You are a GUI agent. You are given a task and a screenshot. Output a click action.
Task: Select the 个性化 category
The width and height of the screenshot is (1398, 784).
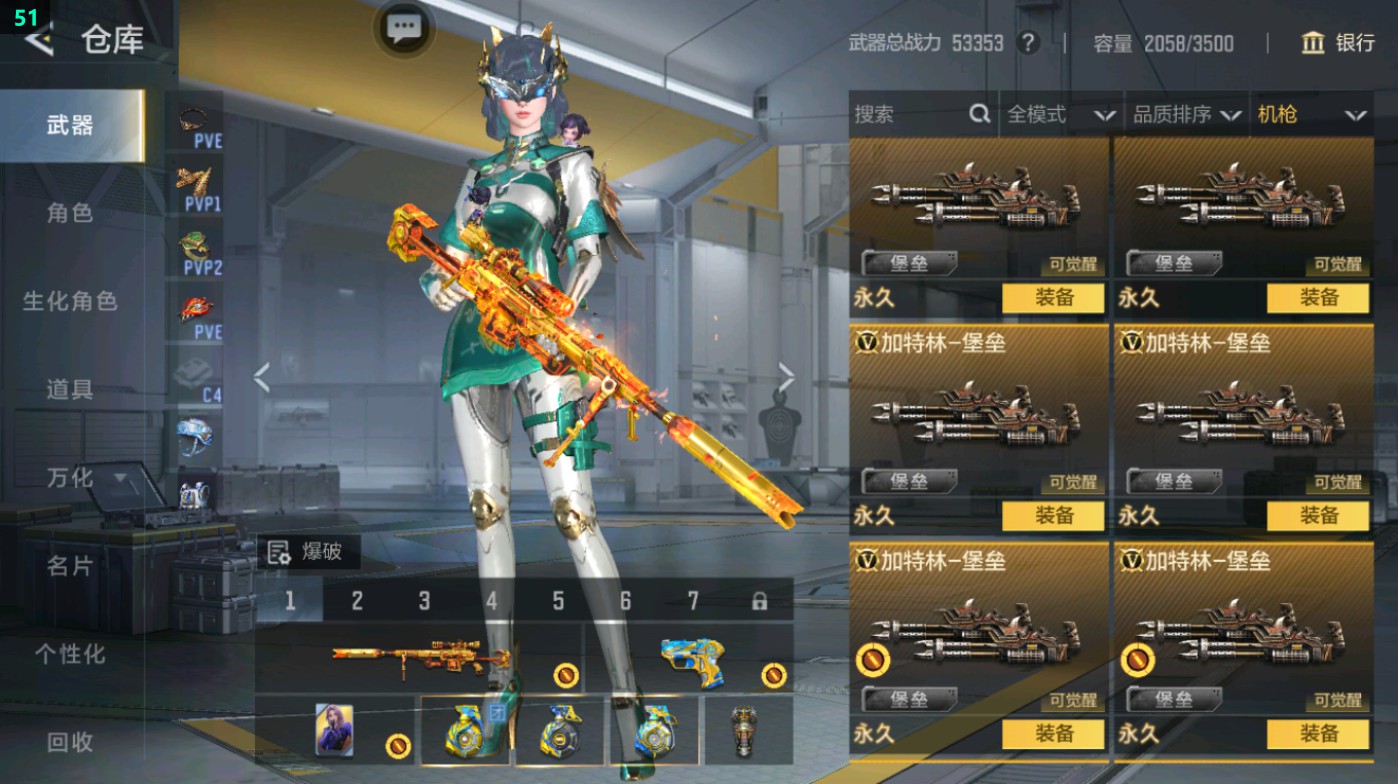(70, 654)
